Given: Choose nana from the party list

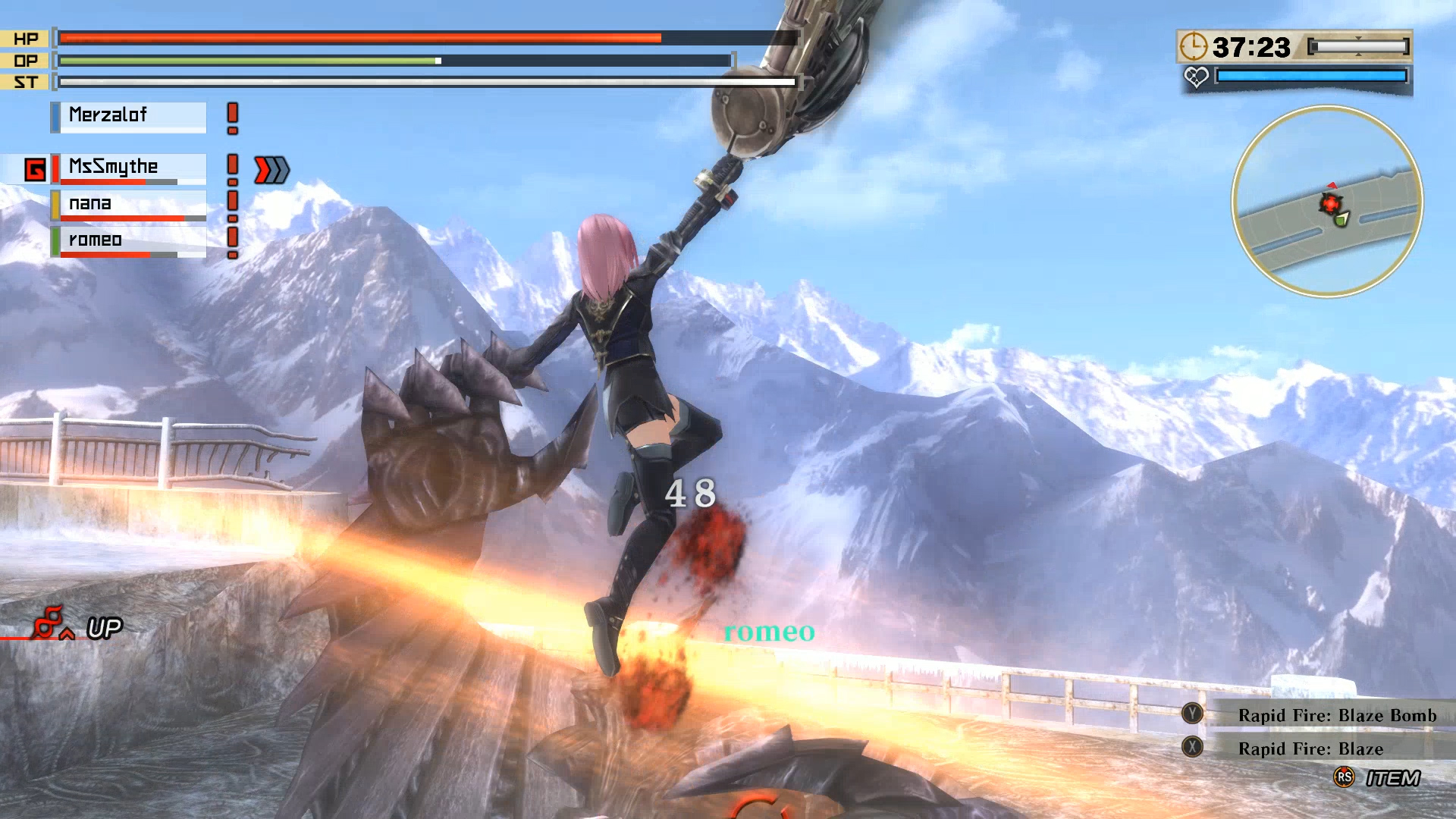Looking at the screenshot, I should pyautogui.click(x=129, y=204).
